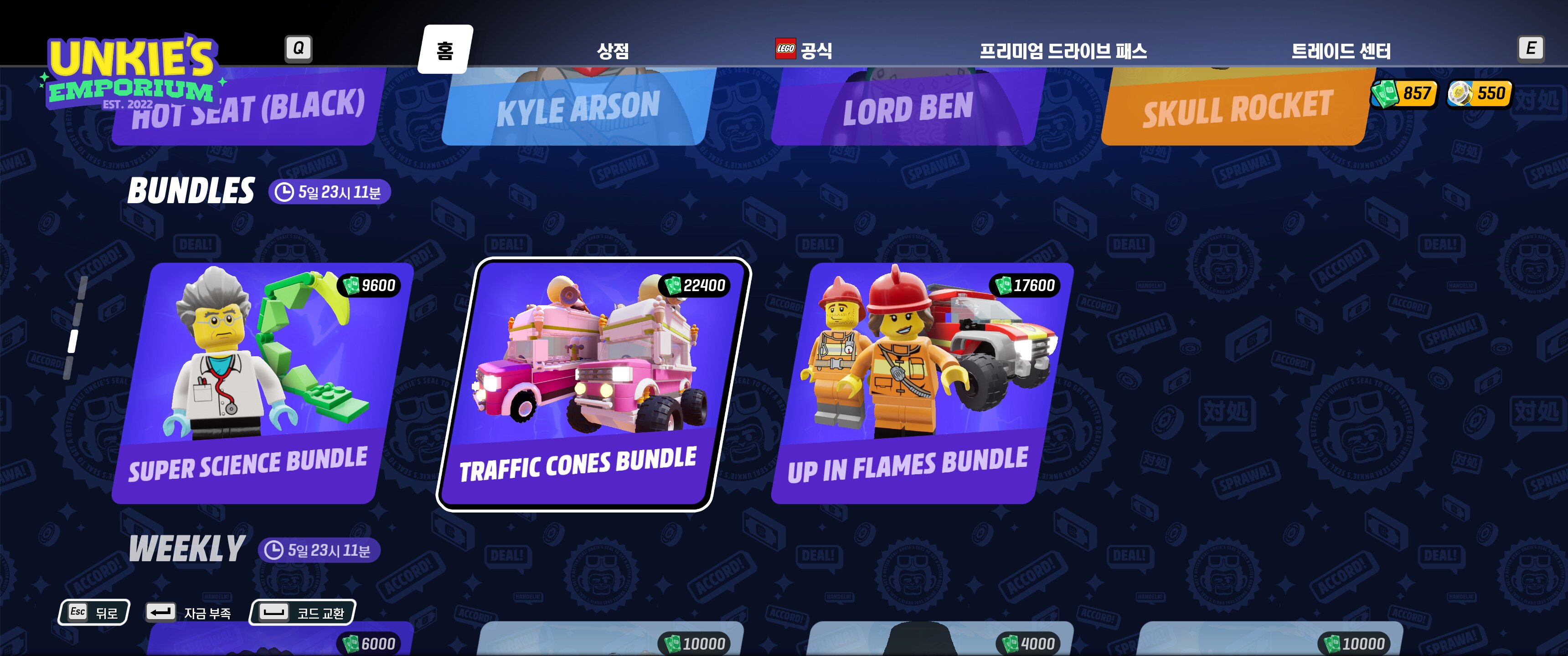The width and height of the screenshot is (1568, 656).
Task: Click the 자금 부족 button
Action: click(x=189, y=612)
